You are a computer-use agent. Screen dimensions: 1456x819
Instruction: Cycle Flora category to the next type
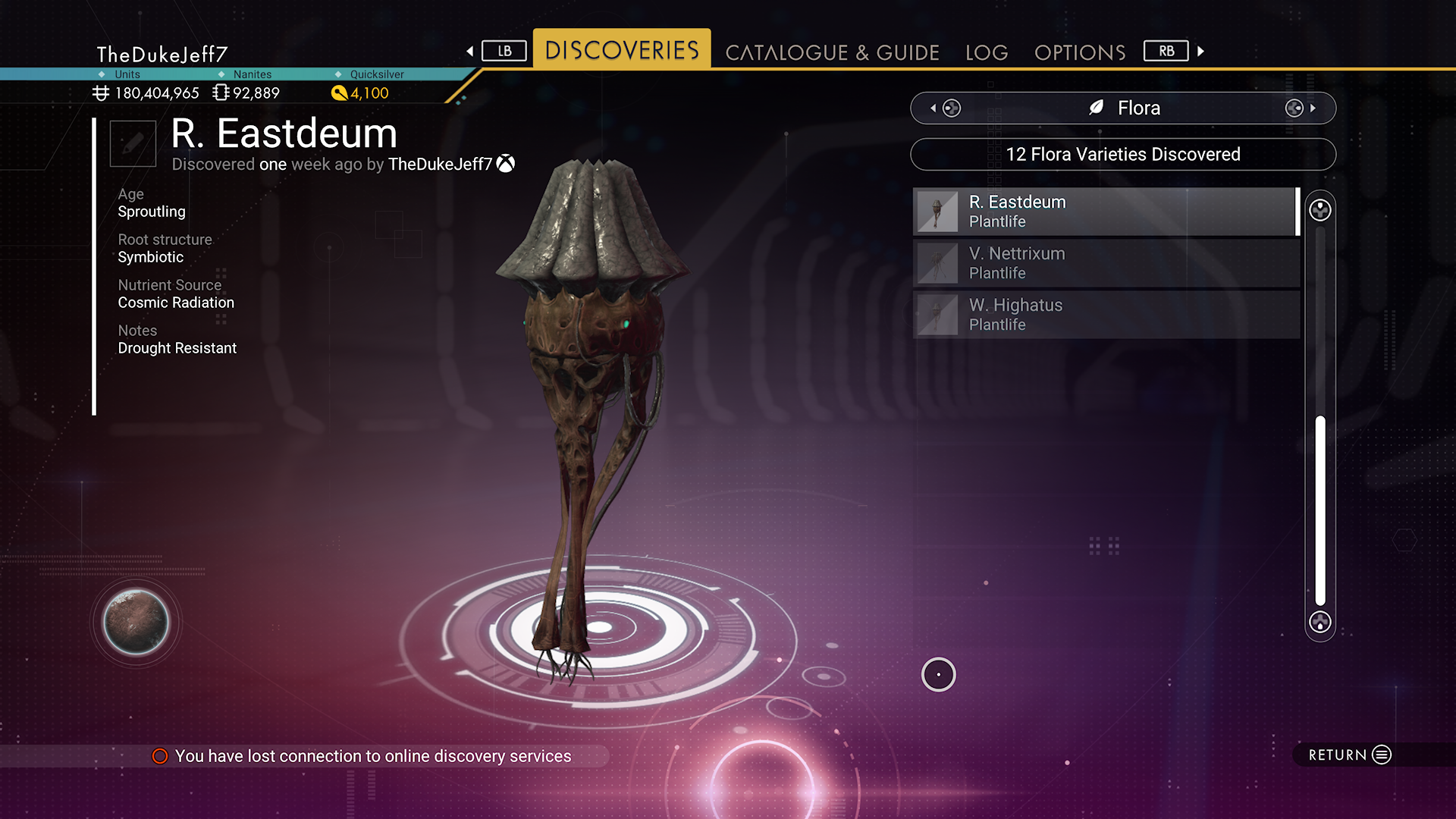coord(1300,108)
